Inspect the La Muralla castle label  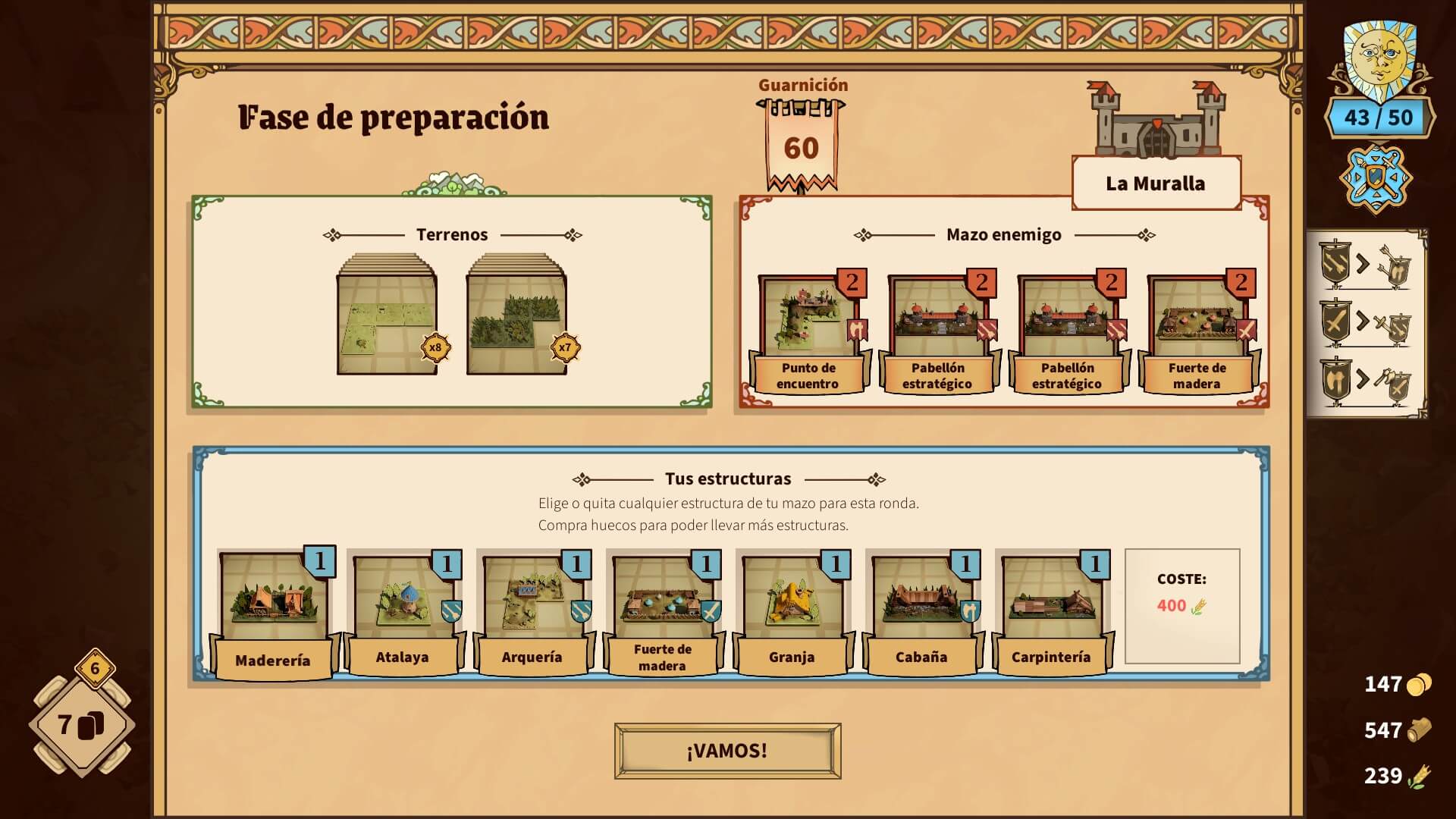click(1155, 184)
